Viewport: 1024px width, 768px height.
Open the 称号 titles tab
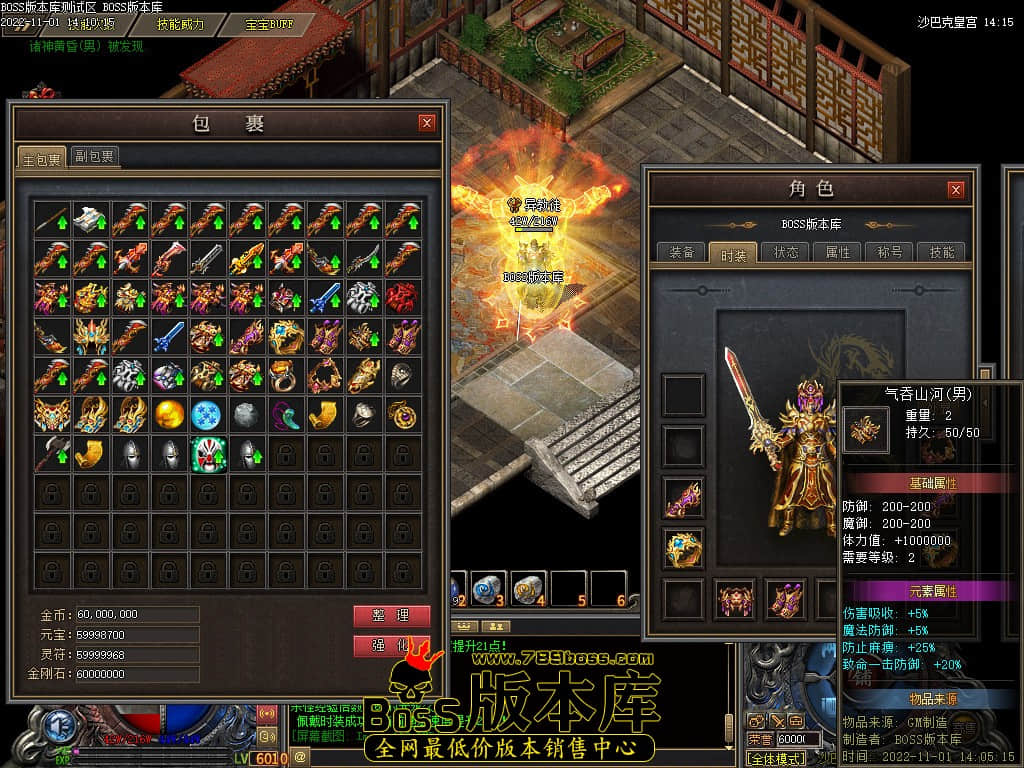[x=890, y=252]
